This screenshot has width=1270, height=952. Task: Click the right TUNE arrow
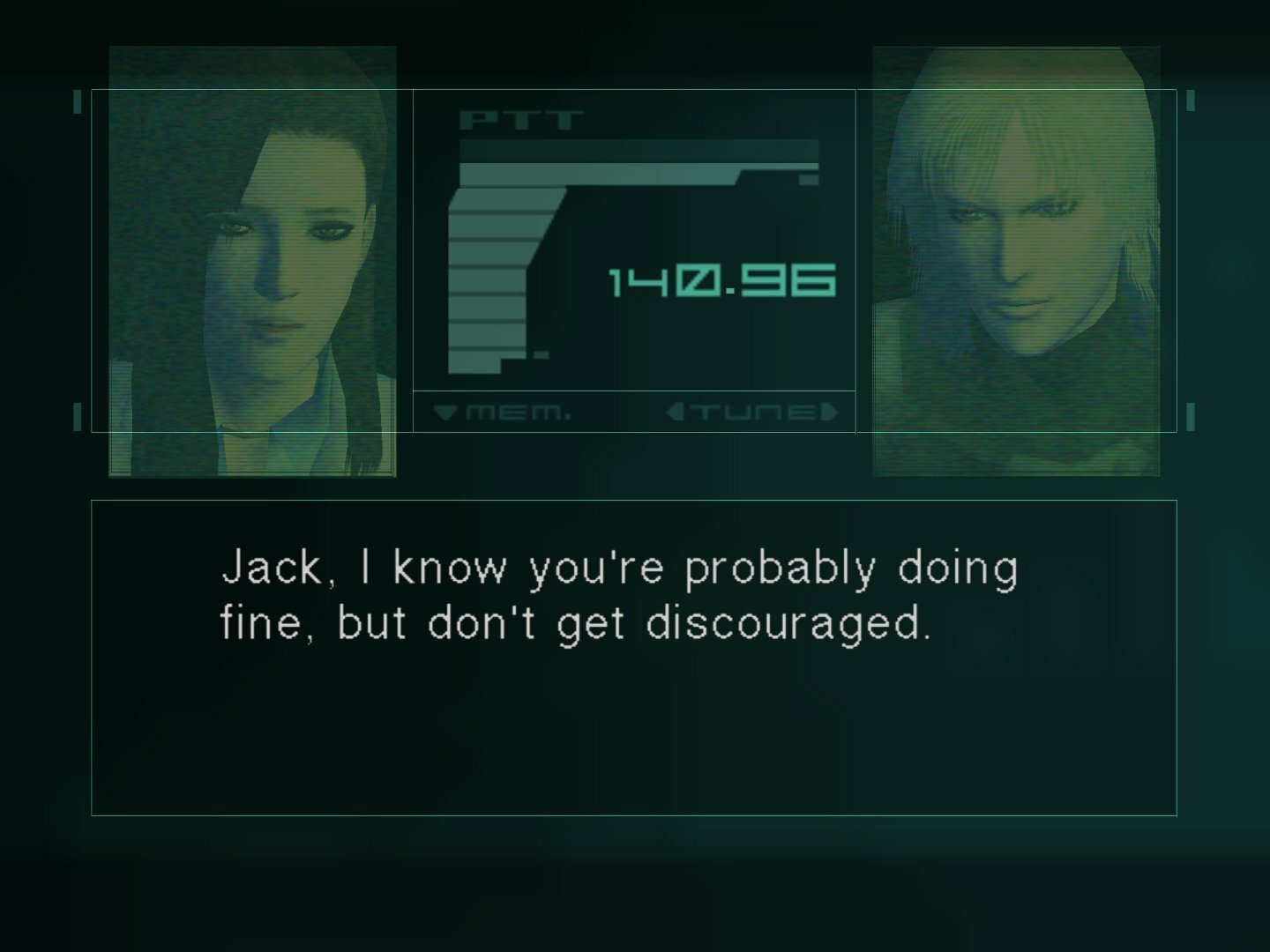[829, 412]
